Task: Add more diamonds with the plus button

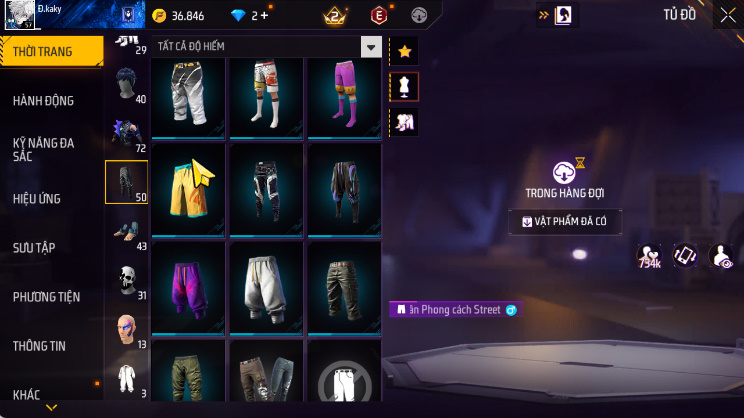Action: coord(264,16)
